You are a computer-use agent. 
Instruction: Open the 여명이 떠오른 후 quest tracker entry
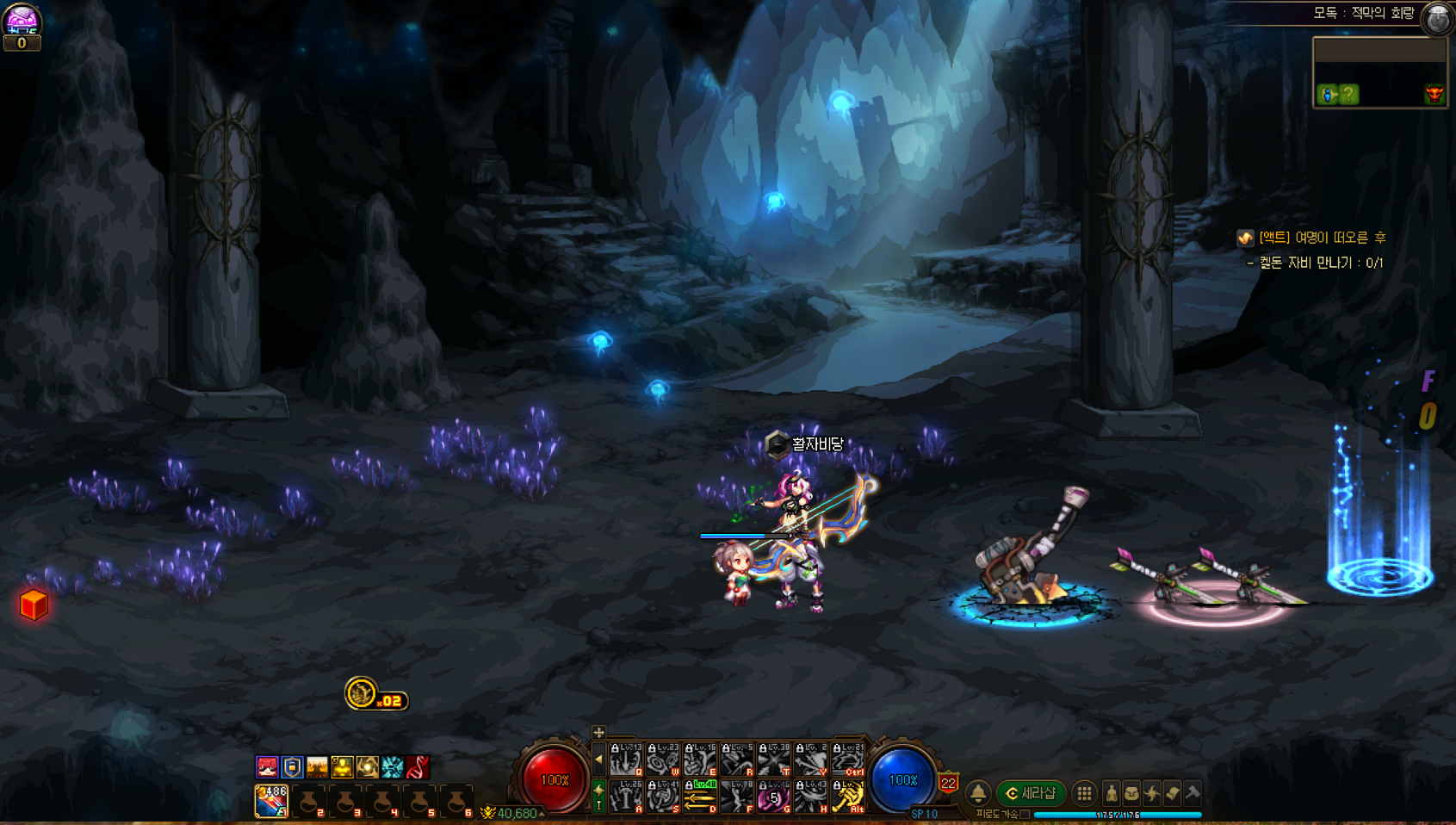[1322, 238]
